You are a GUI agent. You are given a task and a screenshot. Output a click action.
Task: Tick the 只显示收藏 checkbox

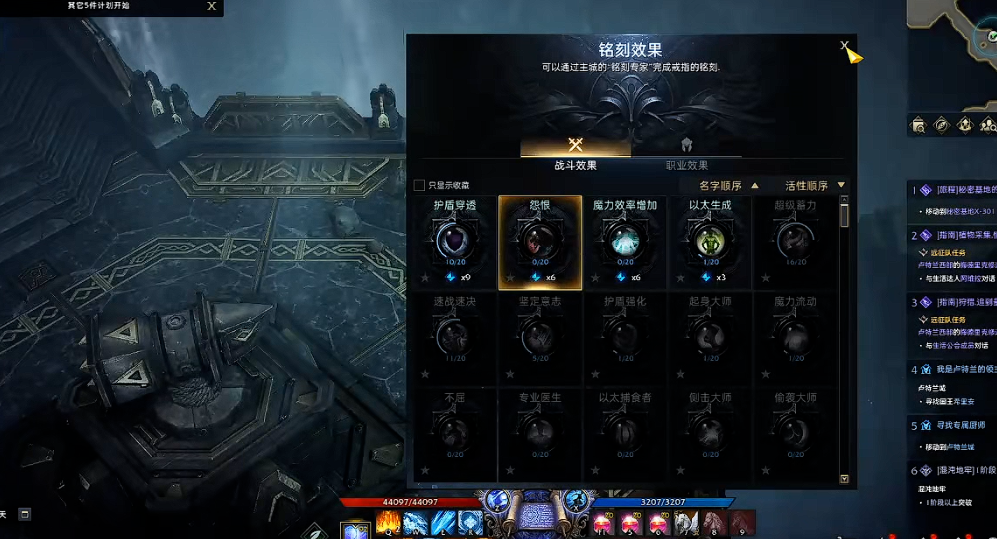(419, 185)
